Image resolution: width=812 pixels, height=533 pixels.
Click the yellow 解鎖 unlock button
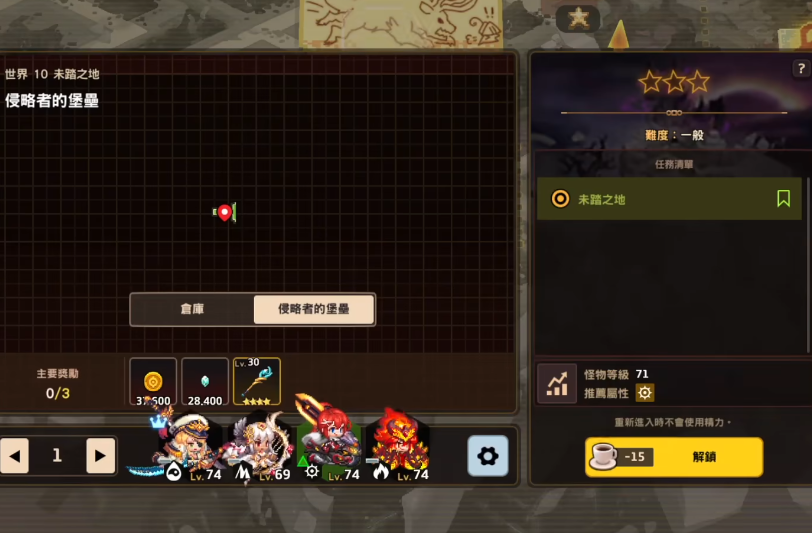point(674,457)
